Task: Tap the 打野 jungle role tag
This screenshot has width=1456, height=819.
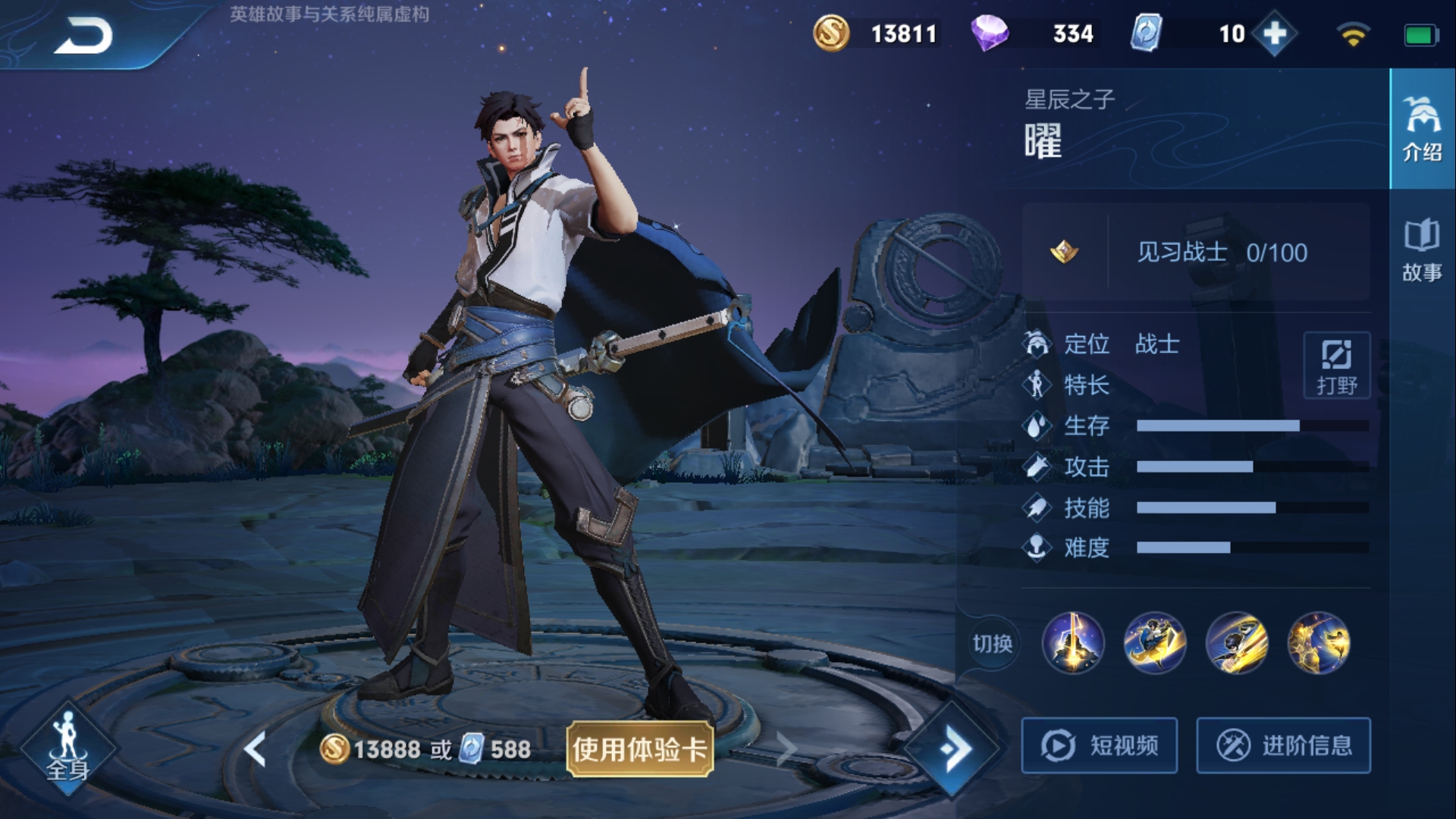Action: [1336, 366]
